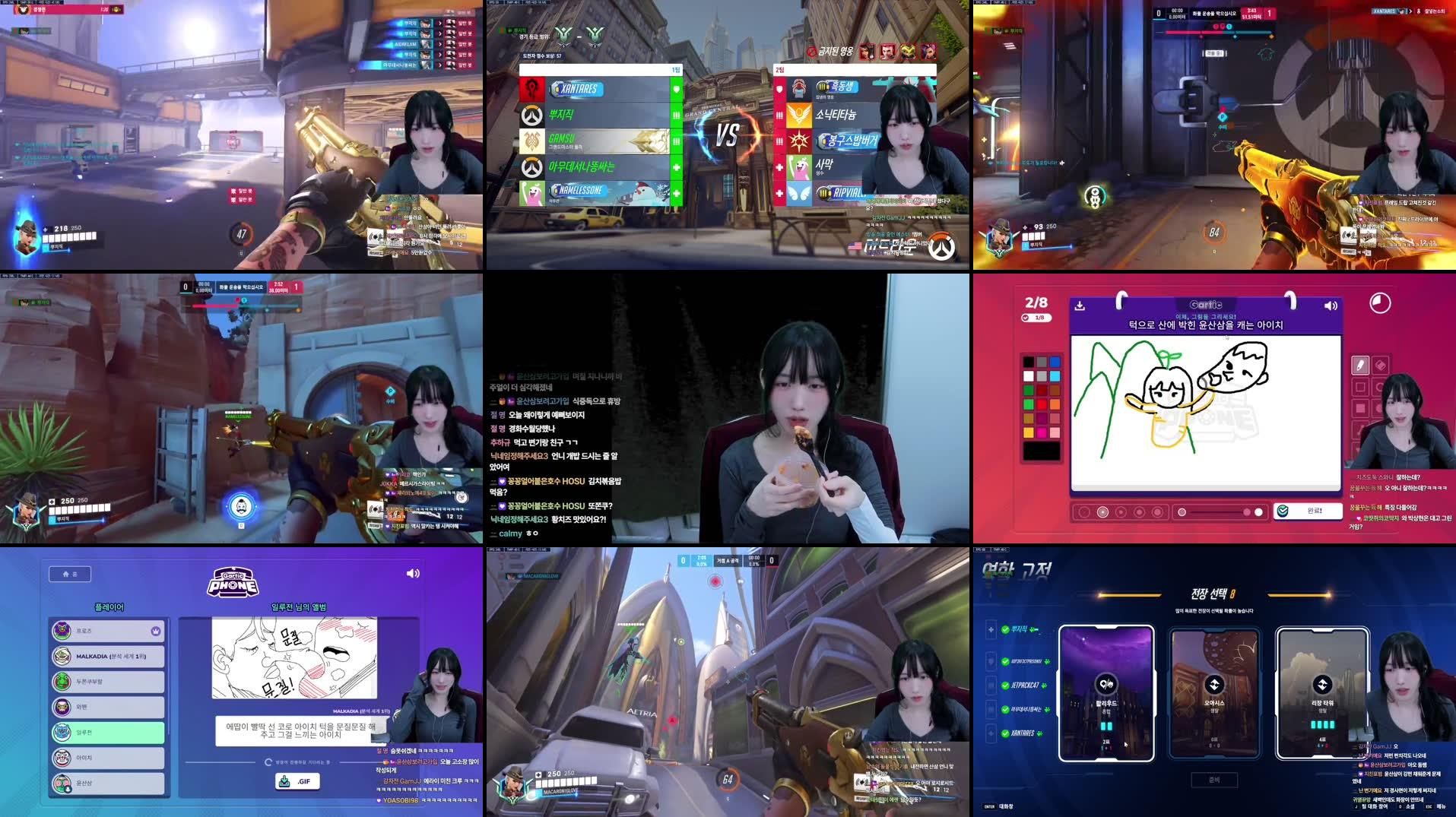Select the square shape tool
This screenshot has height=817, width=1456.
(x=1359, y=386)
